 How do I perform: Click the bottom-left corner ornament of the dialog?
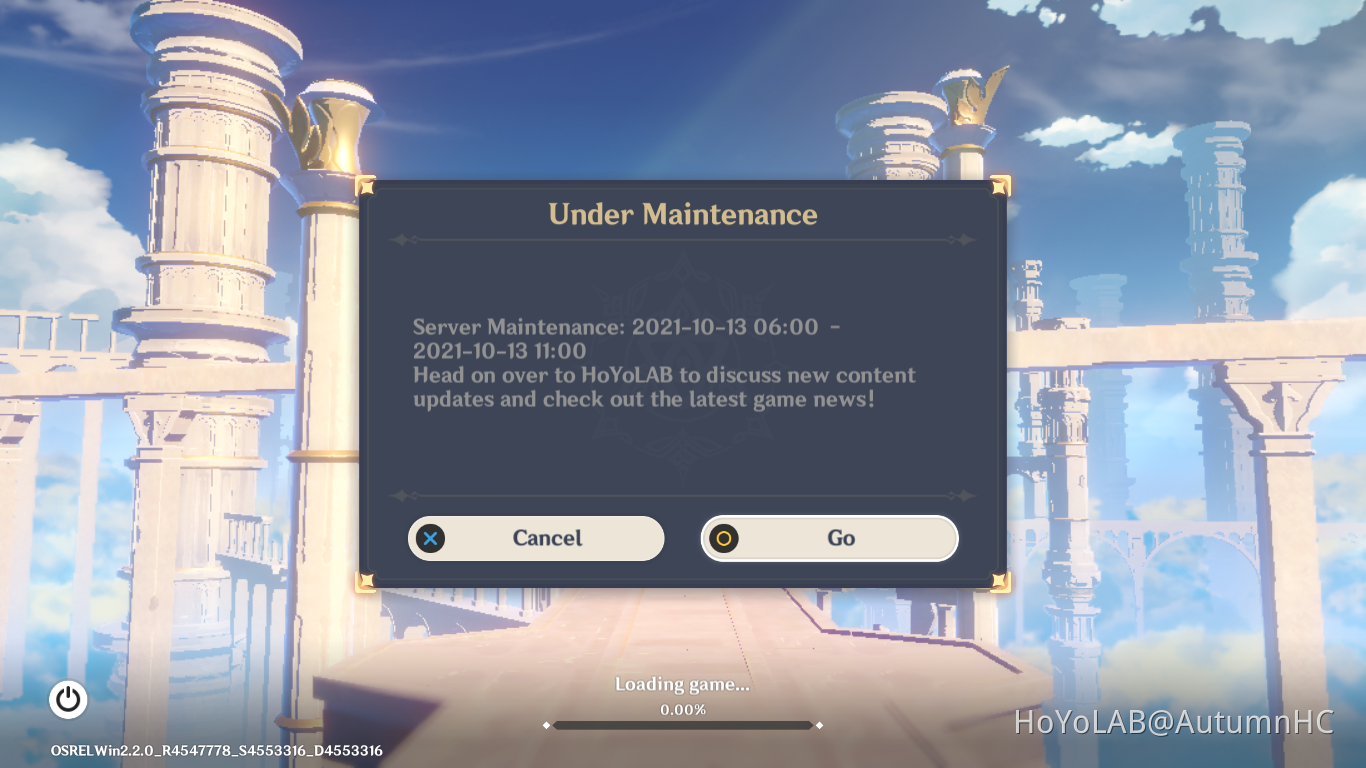[367, 580]
